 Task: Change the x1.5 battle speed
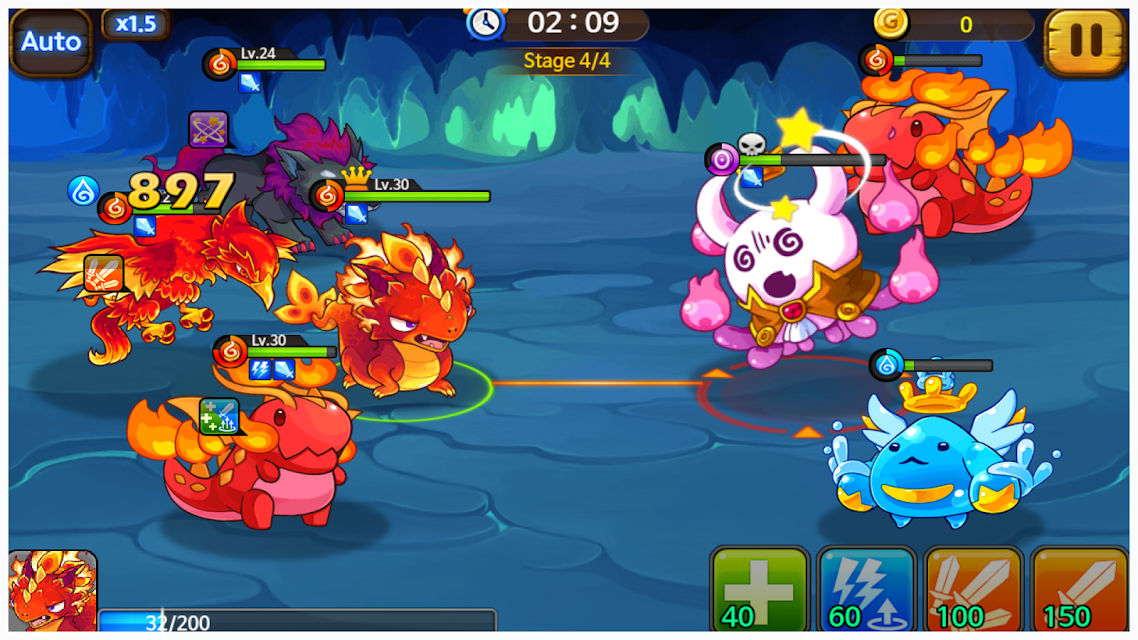pos(135,24)
